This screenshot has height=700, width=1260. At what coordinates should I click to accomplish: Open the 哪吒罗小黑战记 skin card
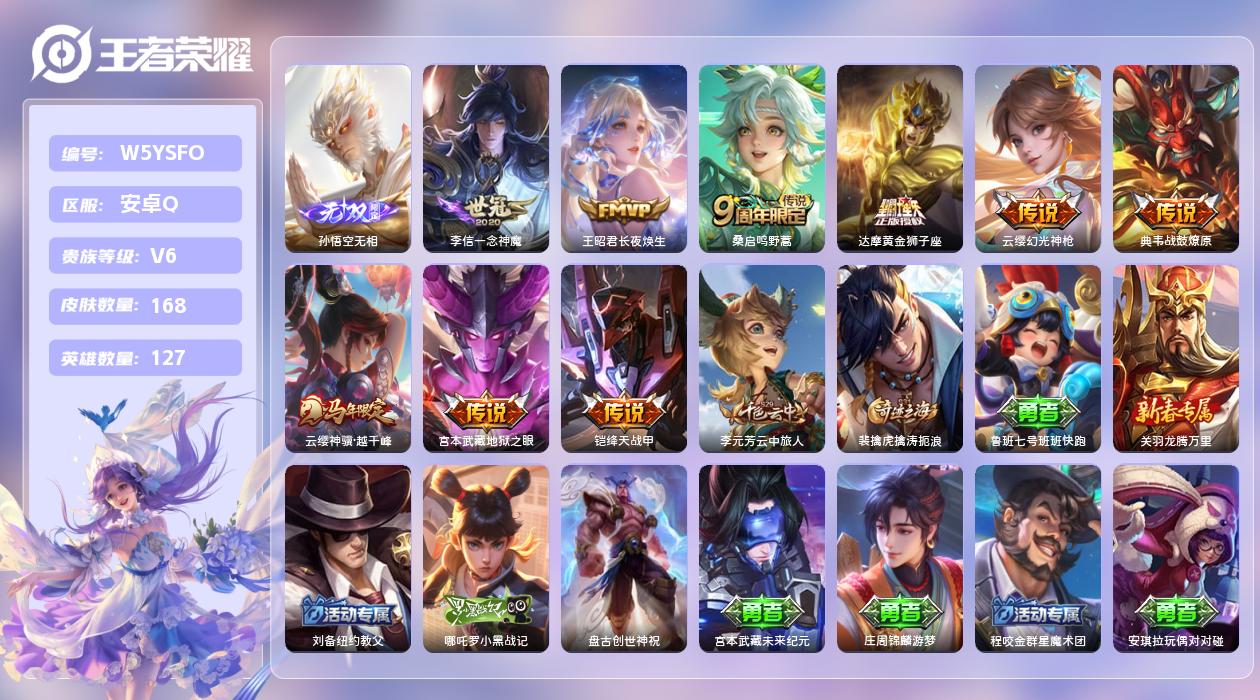[485, 558]
